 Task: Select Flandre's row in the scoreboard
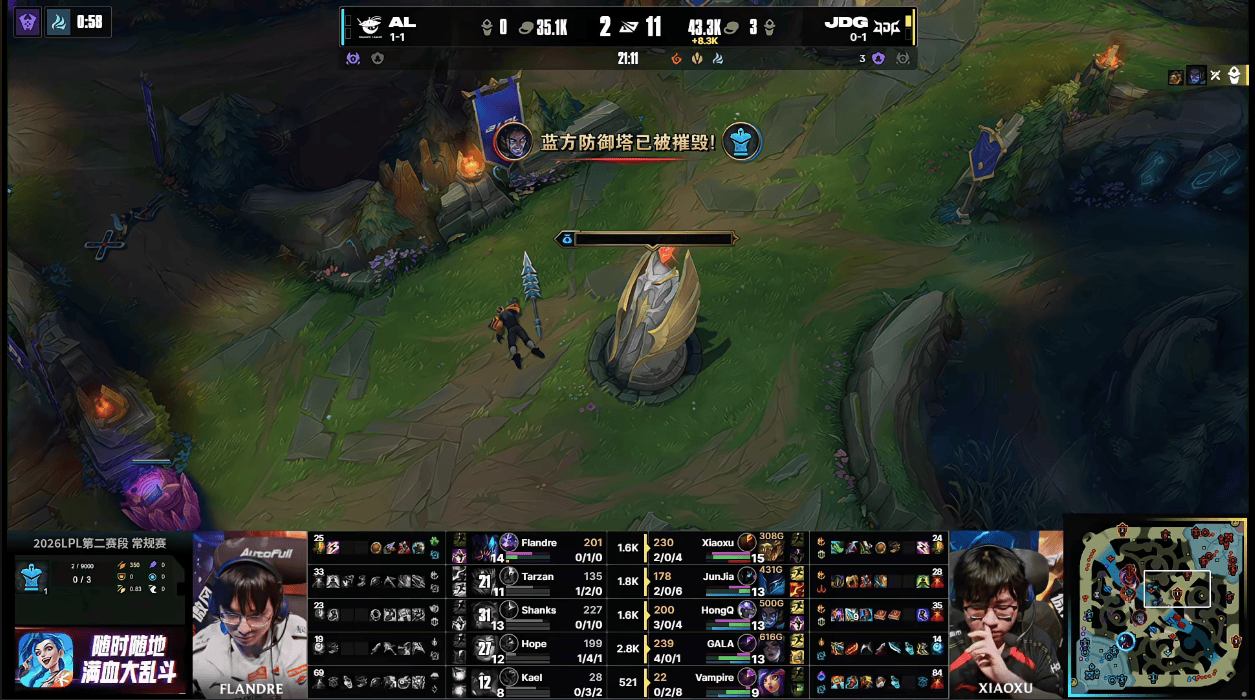click(538, 547)
